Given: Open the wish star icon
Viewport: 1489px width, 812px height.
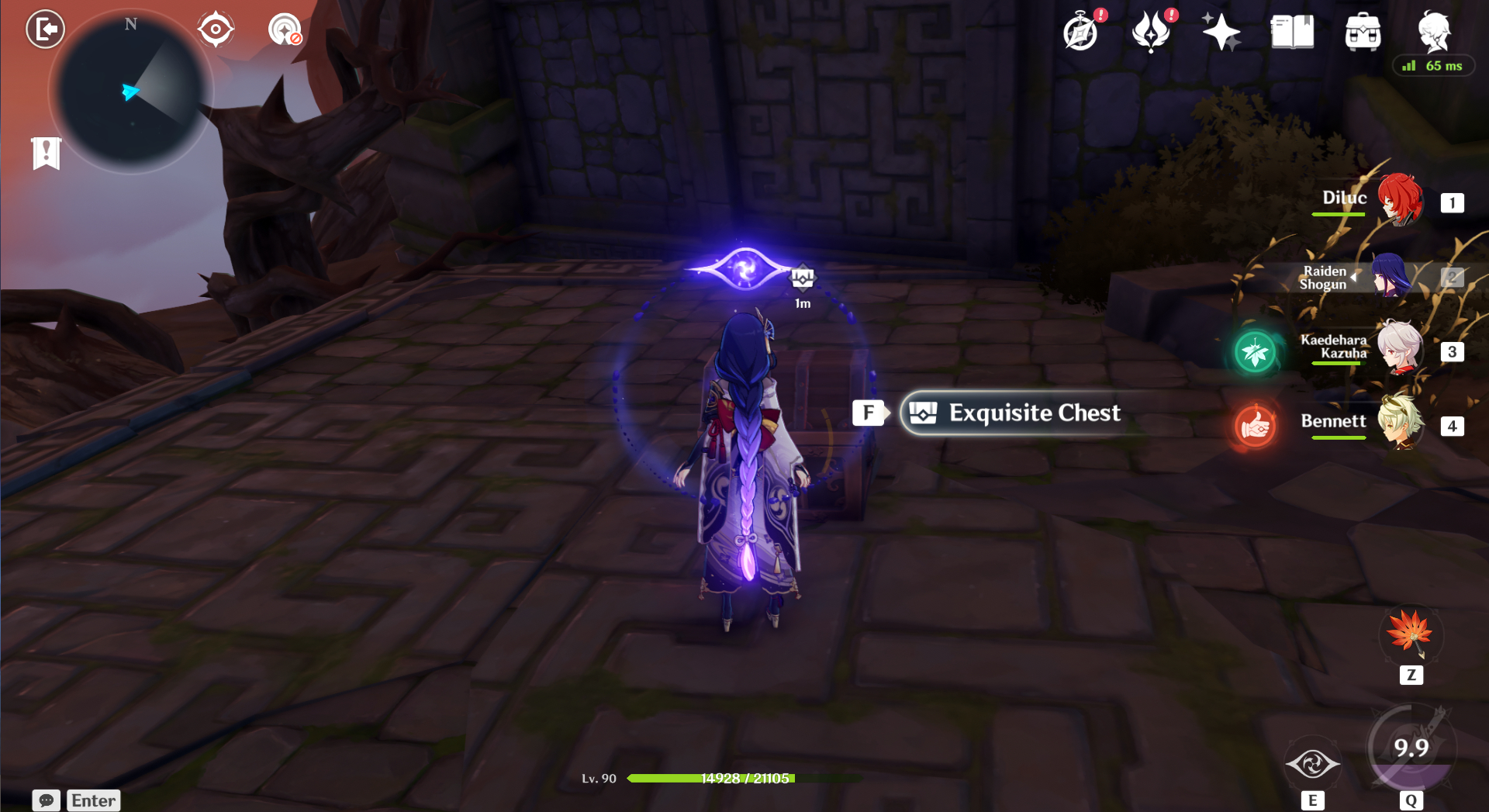Looking at the screenshot, I should pyautogui.click(x=1221, y=33).
